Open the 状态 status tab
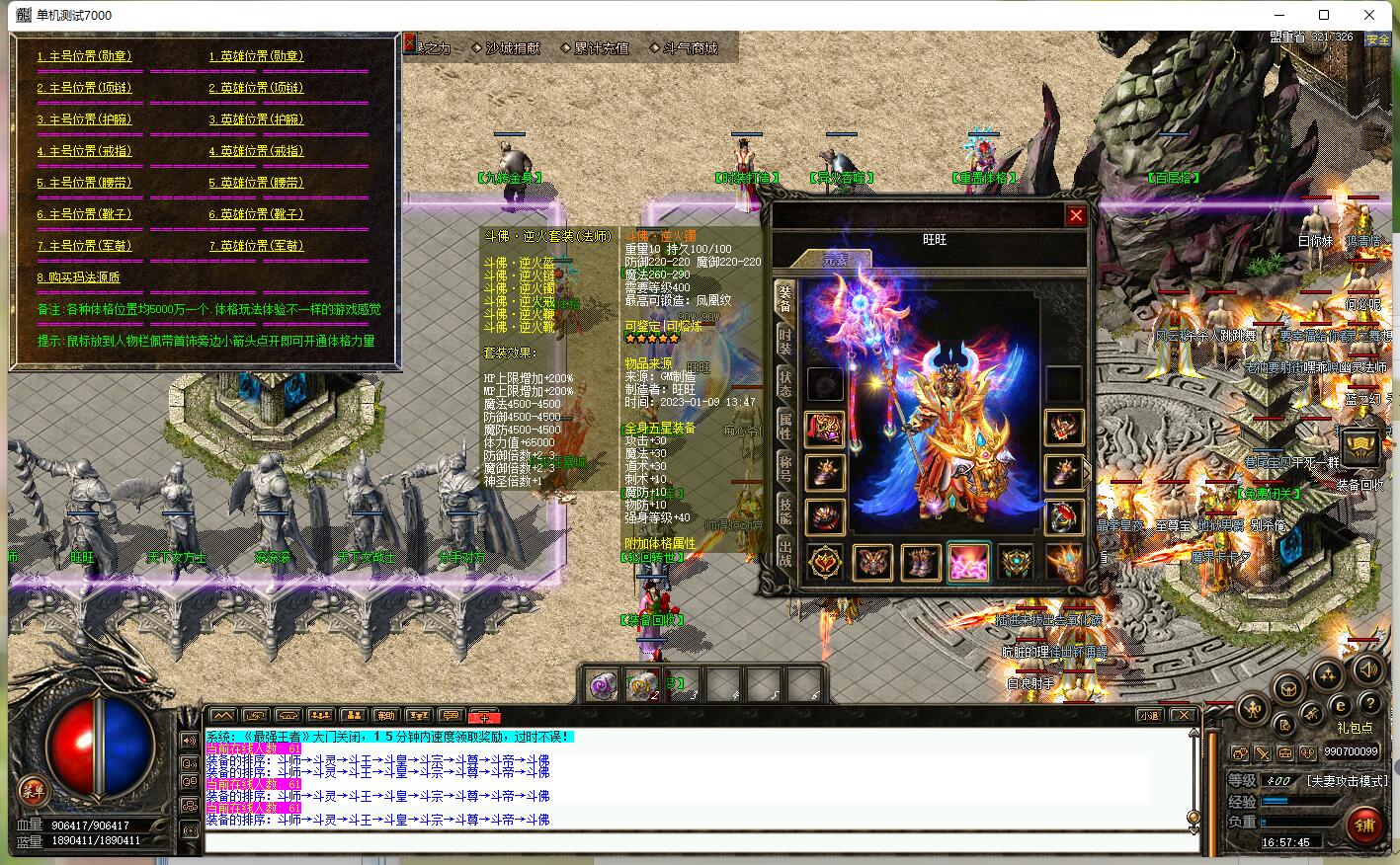1400x865 pixels. pos(784,384)
